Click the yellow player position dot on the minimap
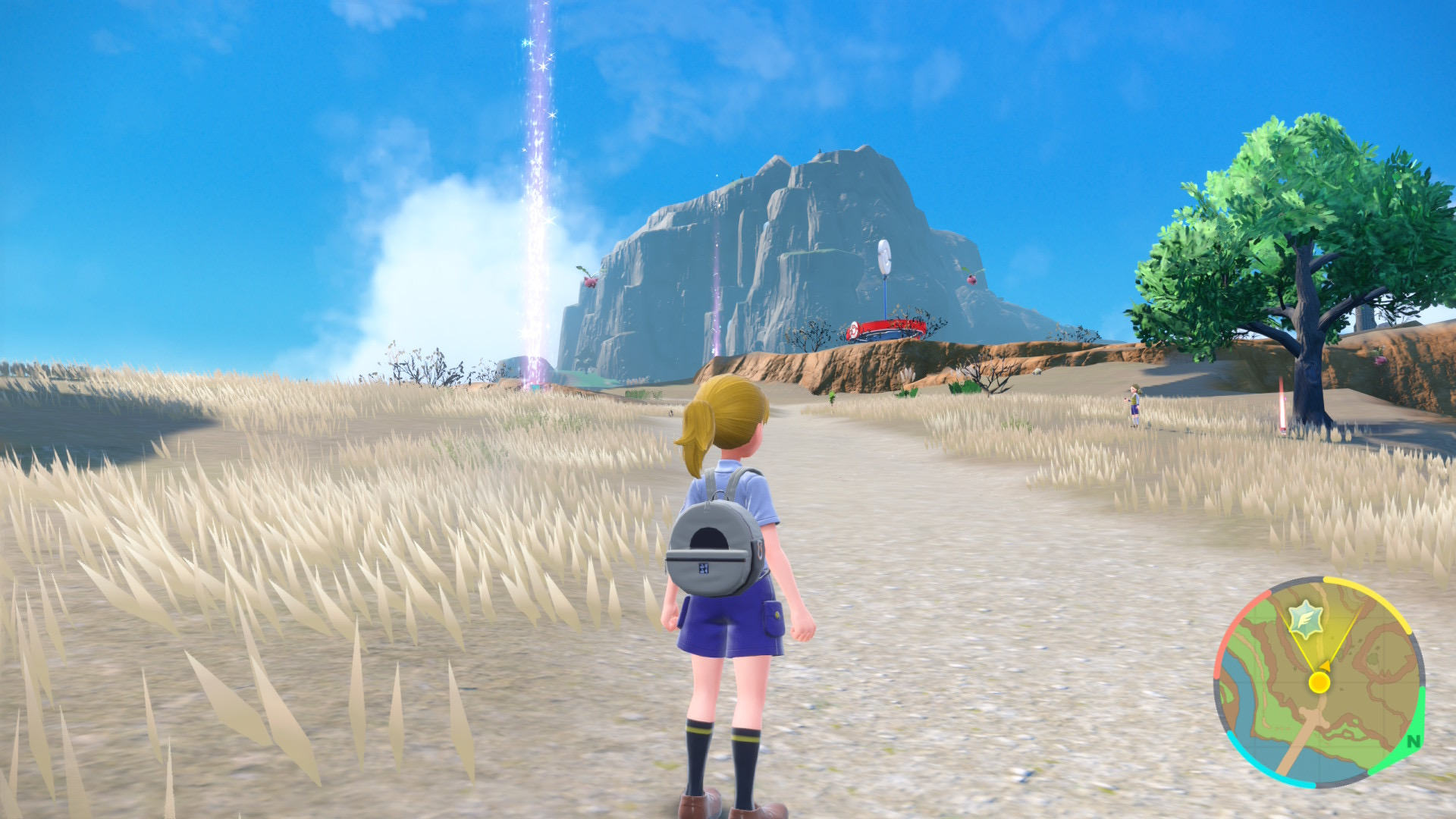This screenshot has height=819, width=1456. (1319, 682)
